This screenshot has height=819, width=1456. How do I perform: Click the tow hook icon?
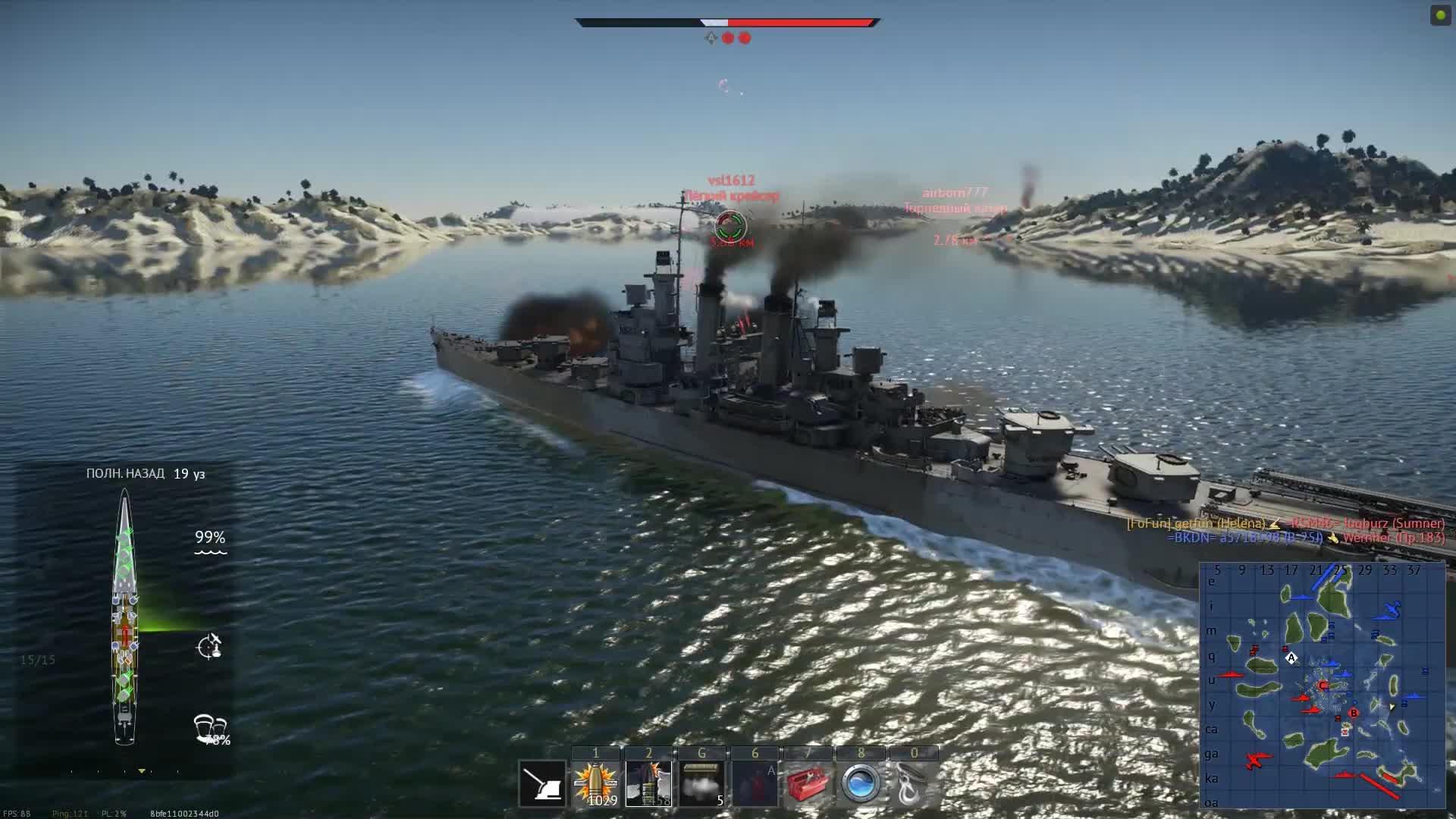pyautogui.click(x=912, y=783)
